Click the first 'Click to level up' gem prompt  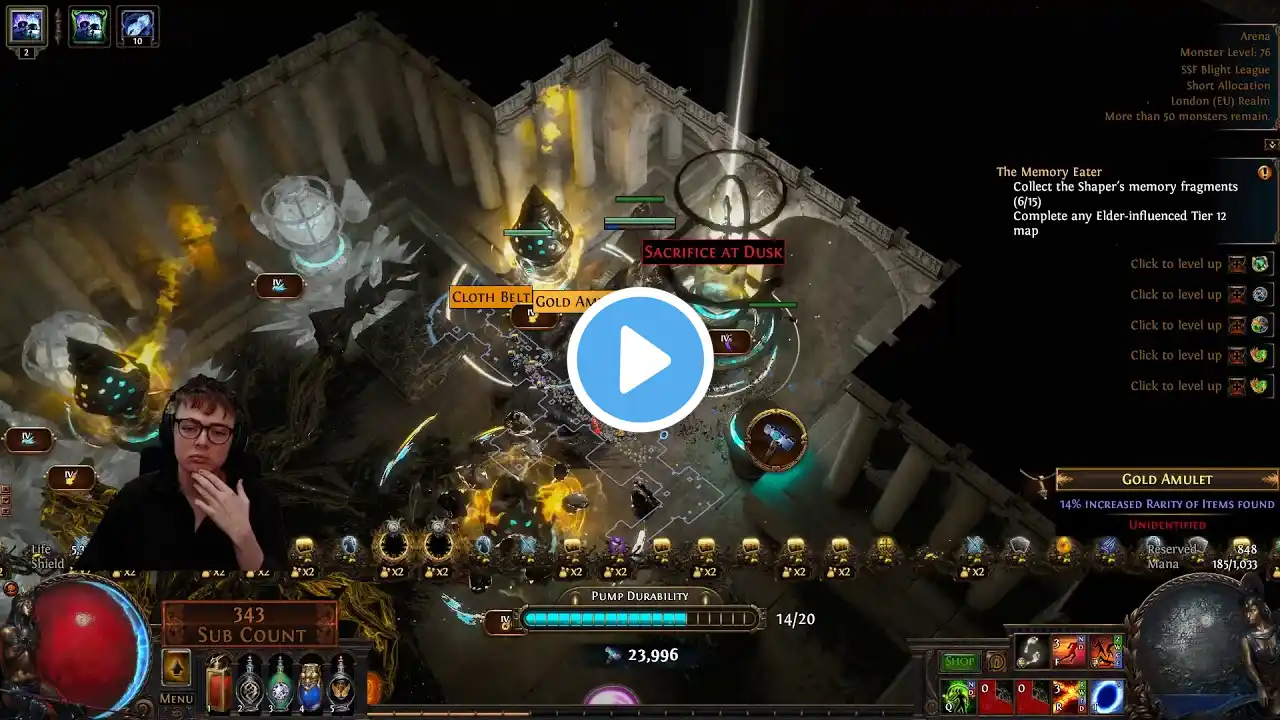[x=1175, y=264]
